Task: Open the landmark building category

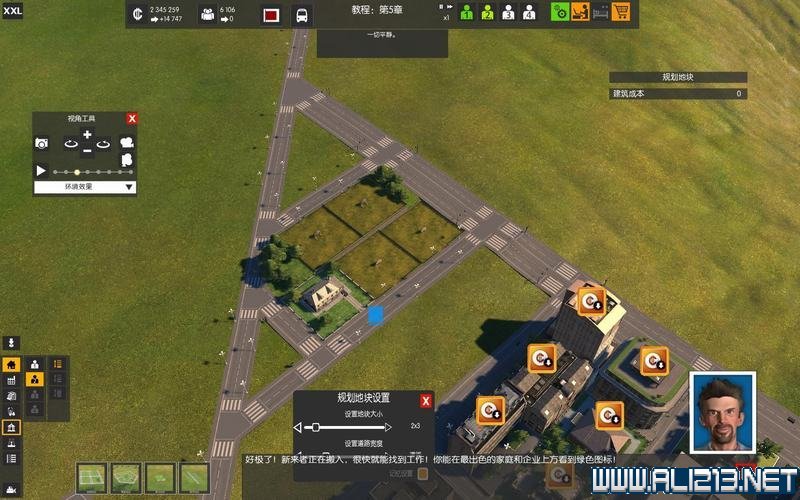Action: [12, 427]
